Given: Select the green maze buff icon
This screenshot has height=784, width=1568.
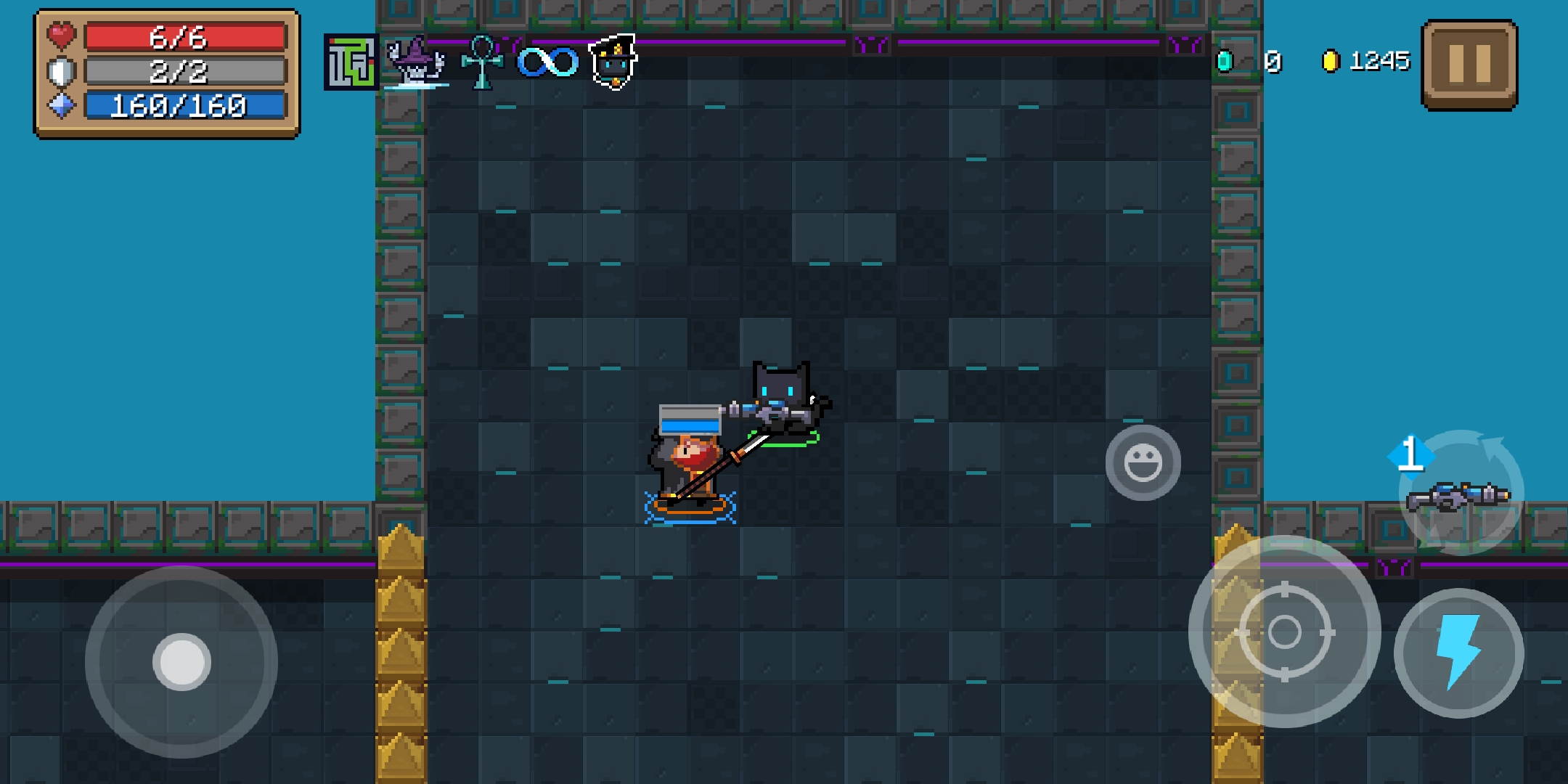Looking at the screenshot, I should coord(351,62).
